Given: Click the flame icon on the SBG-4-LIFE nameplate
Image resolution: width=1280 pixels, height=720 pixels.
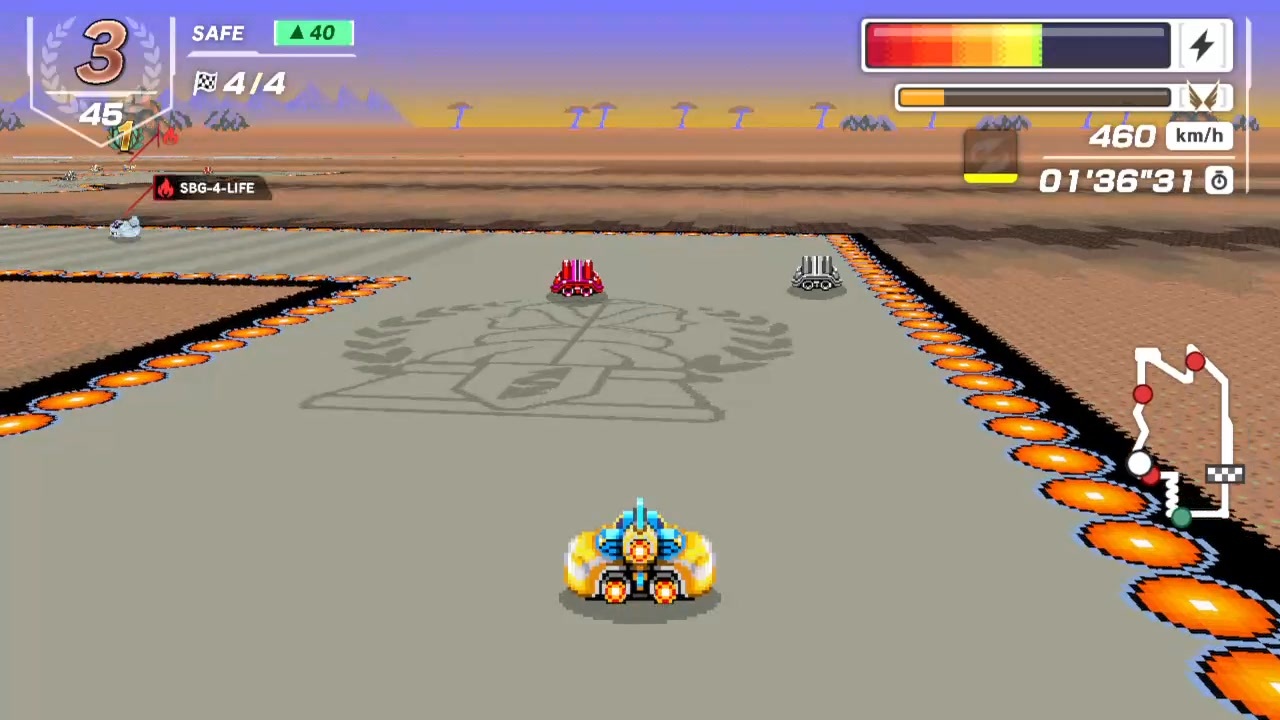Looking at the screenshot, I should click(164, 188).
